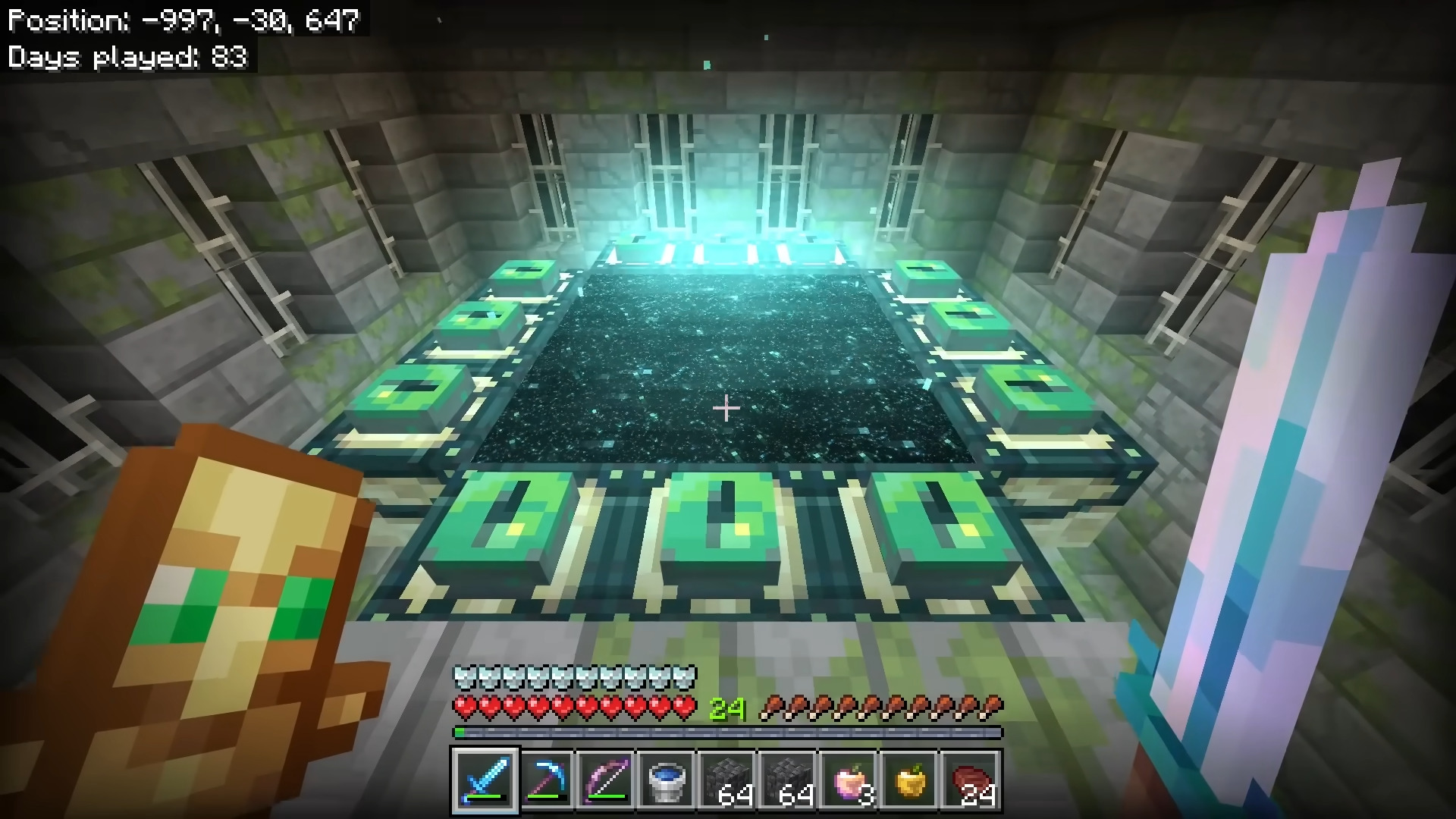Viewport: 1456px width, 819px height.
Task: Select the enchanted golden apple stack of 3
Action: click(849, 780)
